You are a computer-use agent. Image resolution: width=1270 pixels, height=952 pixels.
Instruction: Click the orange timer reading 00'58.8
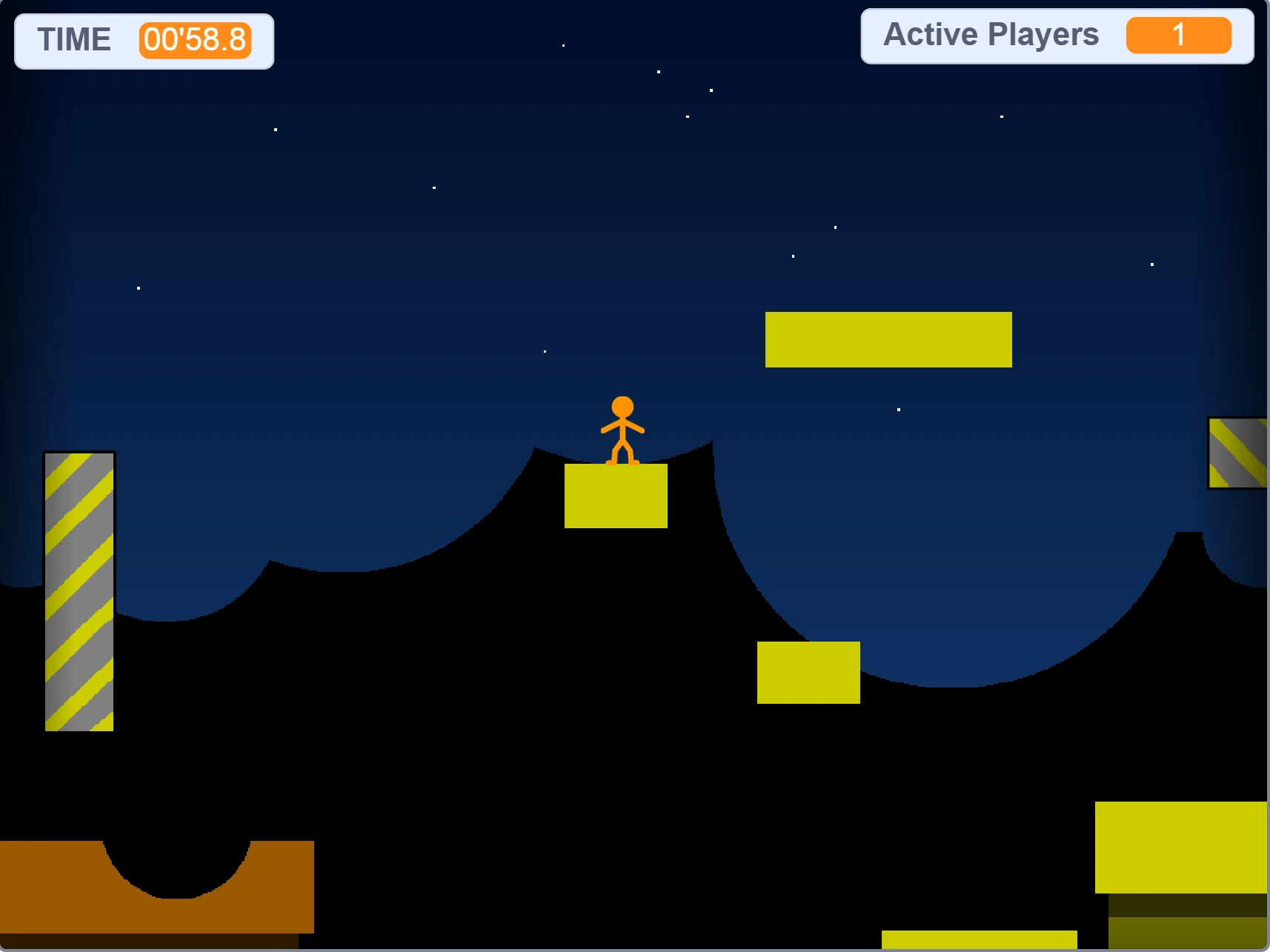pyautogui.click(x=195, y=41)
